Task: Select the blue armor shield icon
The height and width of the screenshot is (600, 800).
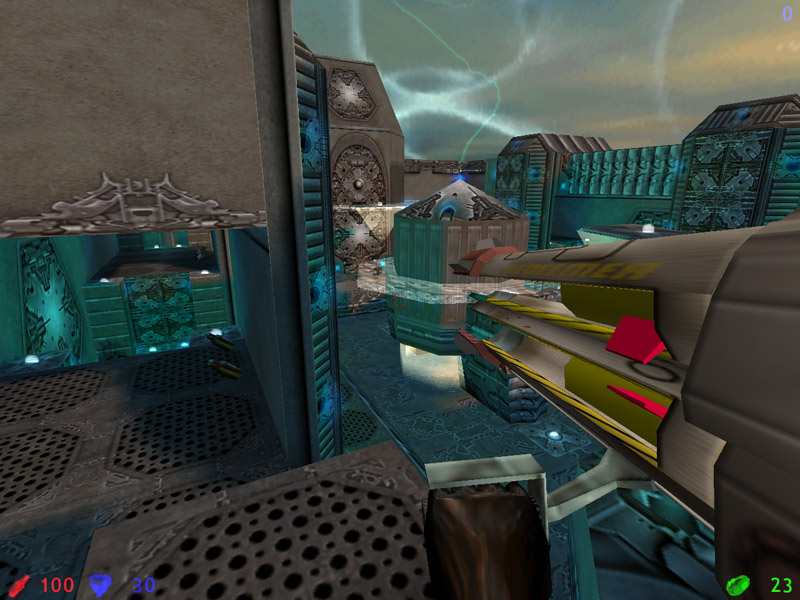Action: [100, 584]
